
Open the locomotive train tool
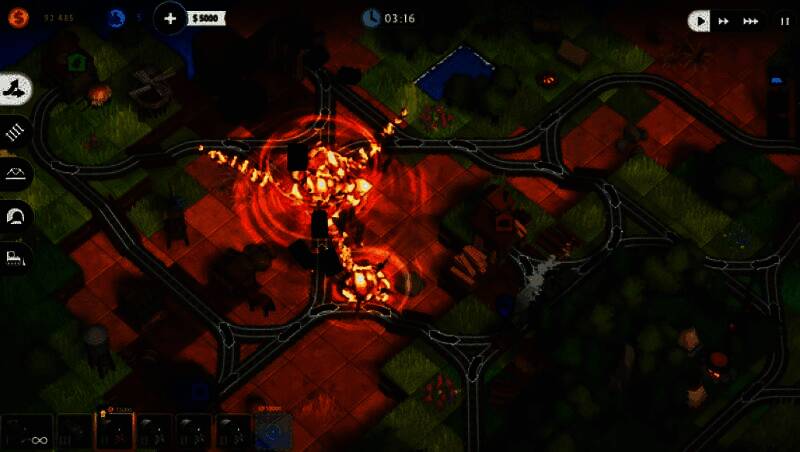(x=16, y=257)
